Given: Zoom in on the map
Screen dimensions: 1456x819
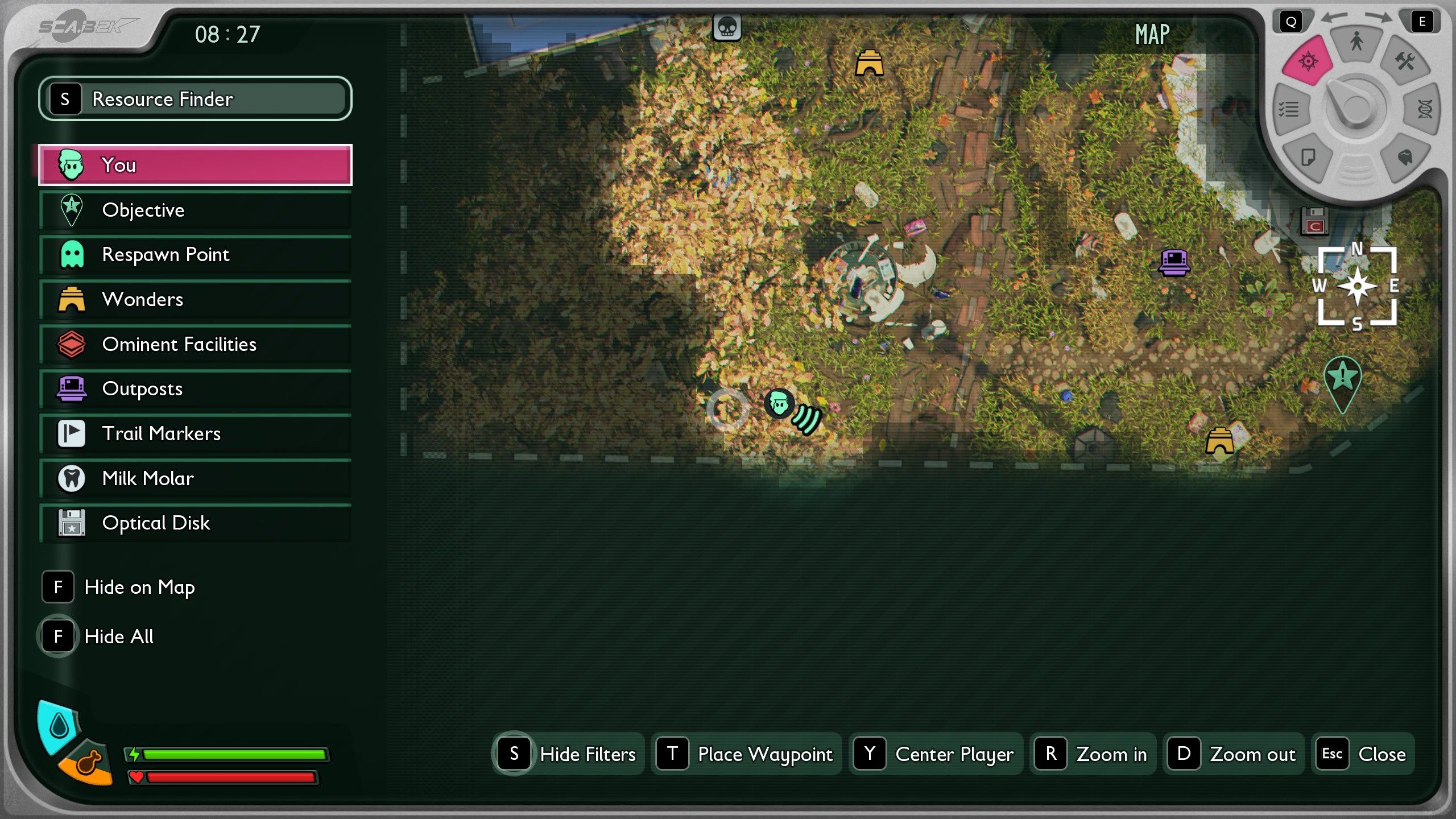Looking at the screenshot, I should coord(1093,754).
